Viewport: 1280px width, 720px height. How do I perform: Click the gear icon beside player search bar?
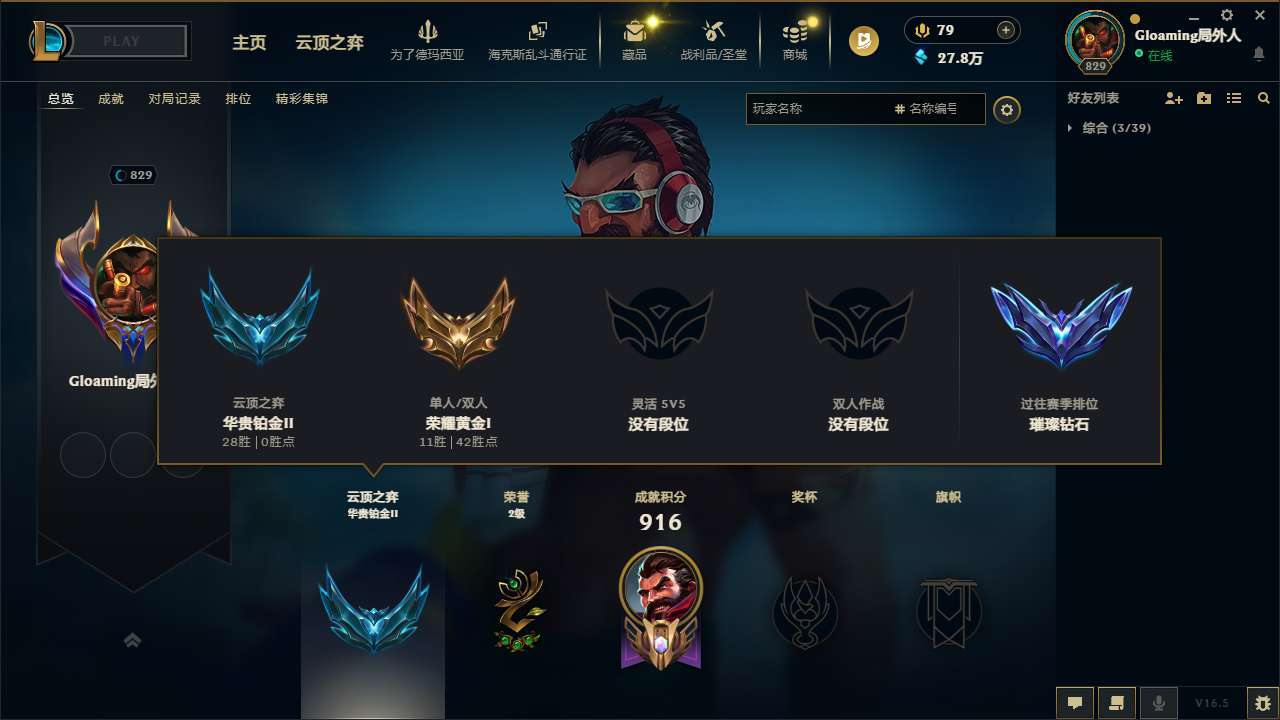(x=1007, y=110)
